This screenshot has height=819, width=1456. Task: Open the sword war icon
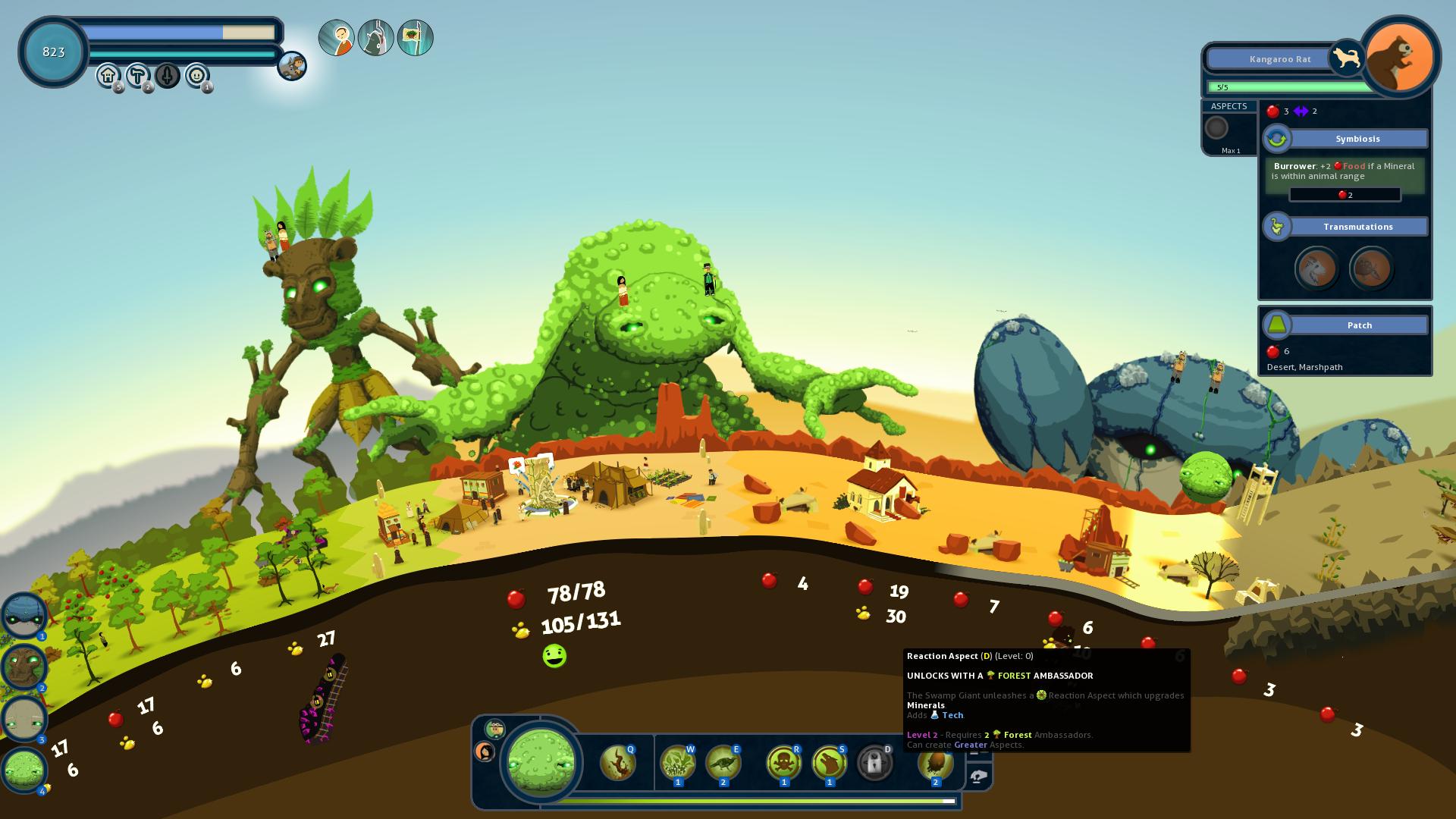[x=167, y=75]
